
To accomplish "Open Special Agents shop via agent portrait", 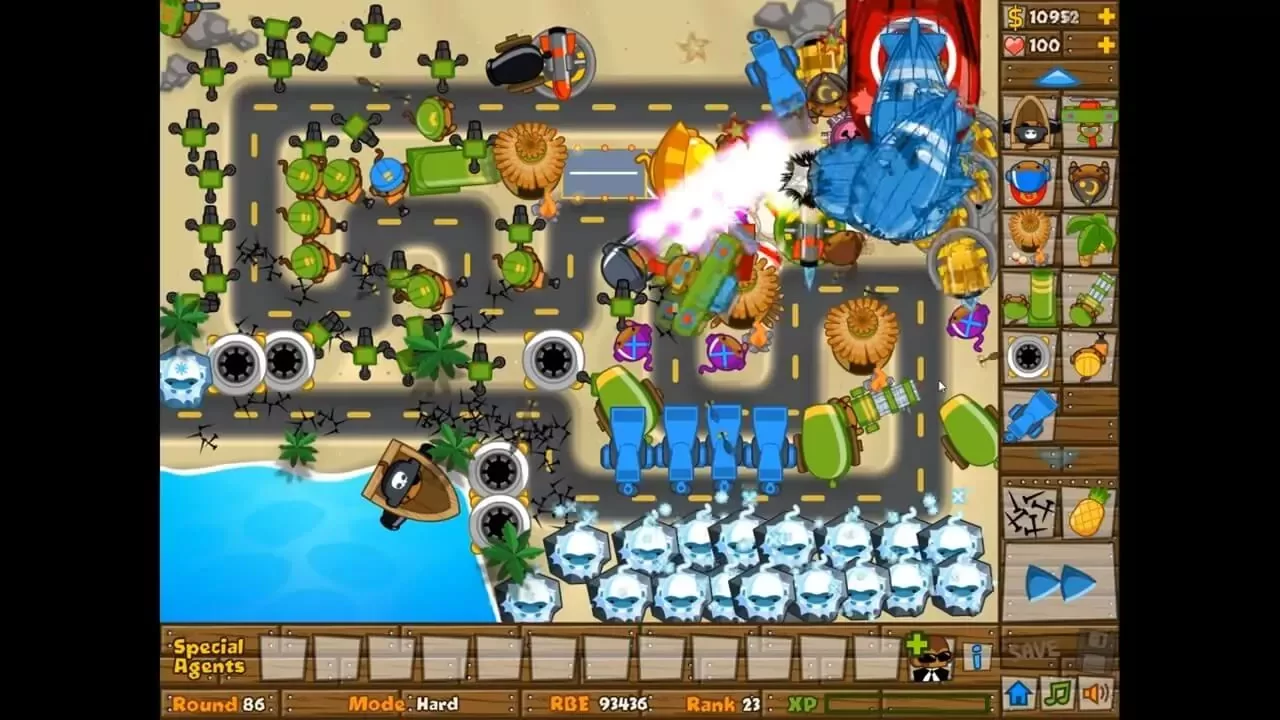I will [932, 658].
